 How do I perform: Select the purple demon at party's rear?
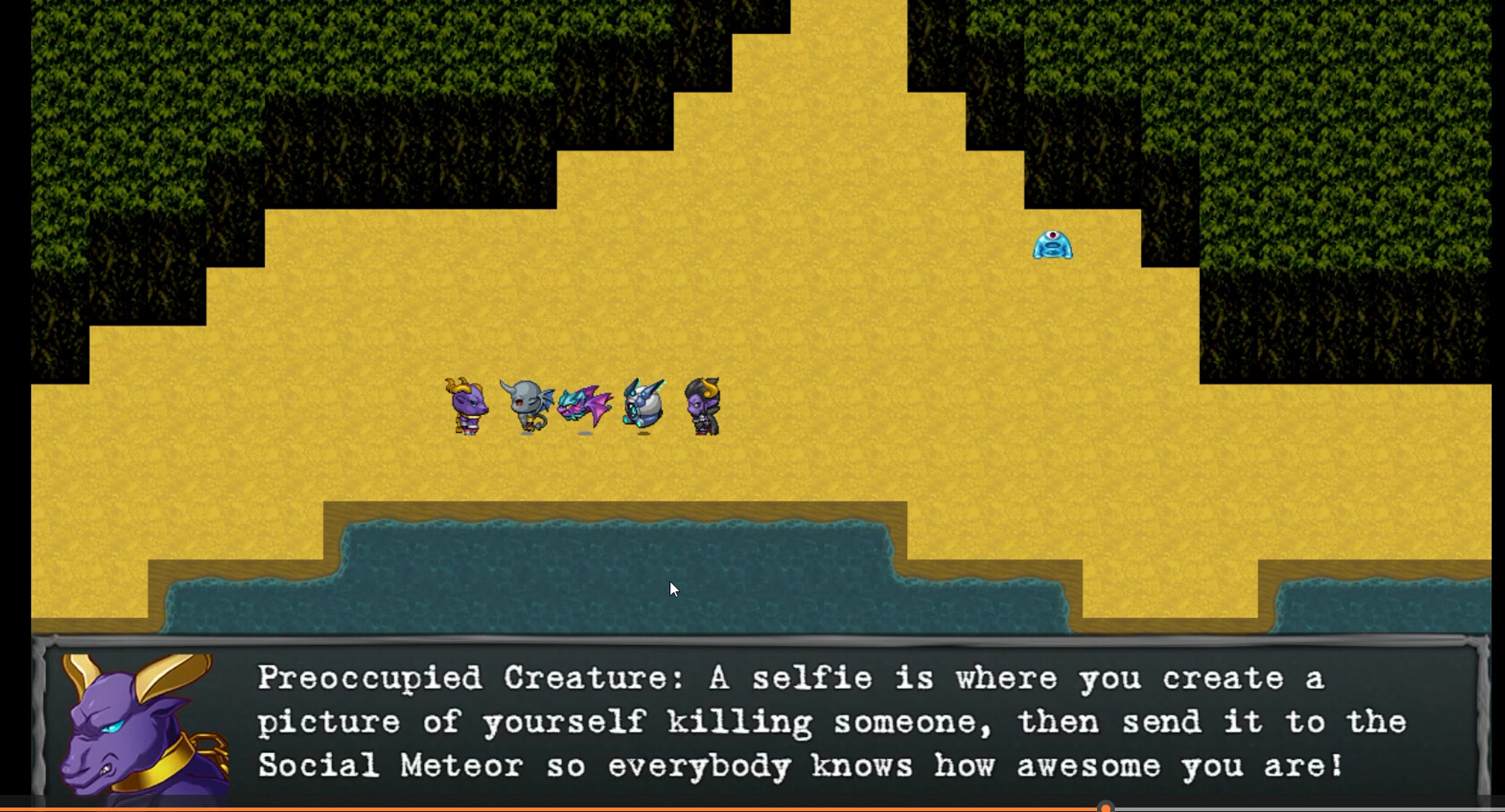coord(703,407)
